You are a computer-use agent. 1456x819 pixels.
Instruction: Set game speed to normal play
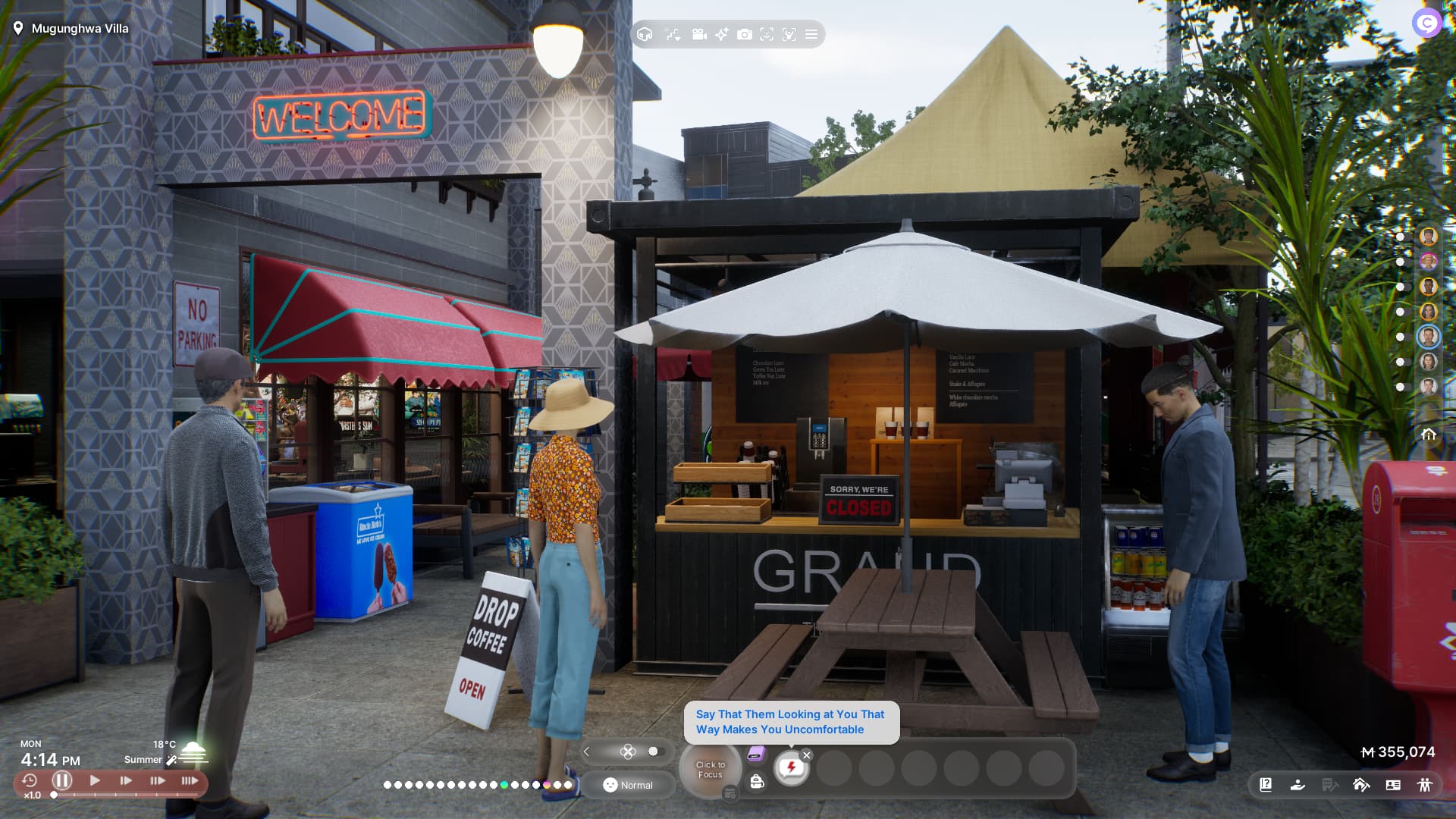point(95,780)
